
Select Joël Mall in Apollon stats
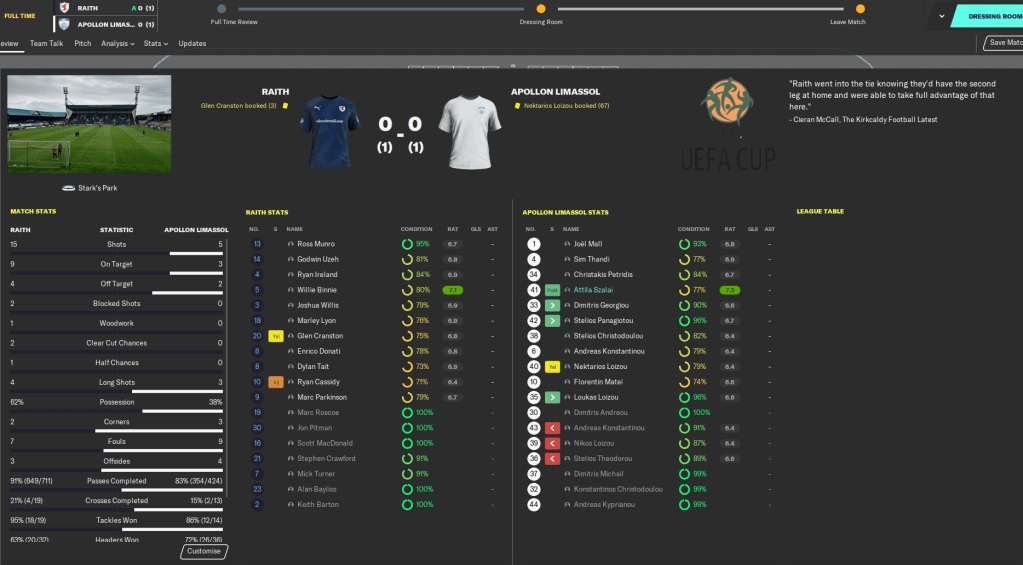coord(589,244)
